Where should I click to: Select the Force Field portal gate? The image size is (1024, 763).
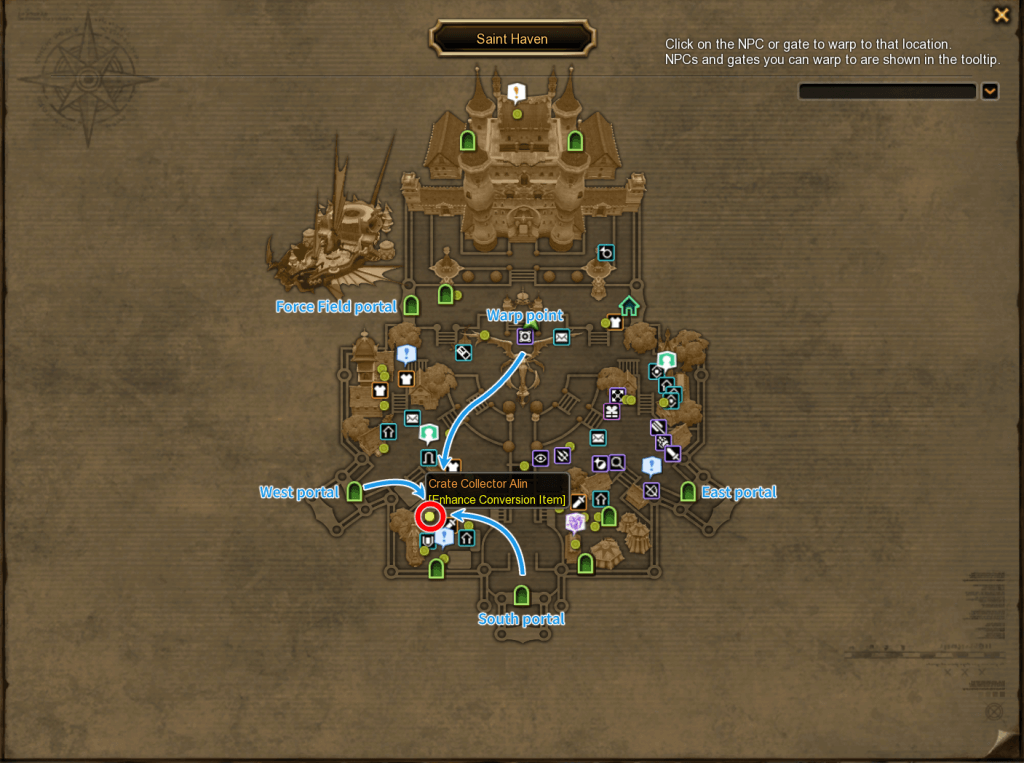(411, 305)
